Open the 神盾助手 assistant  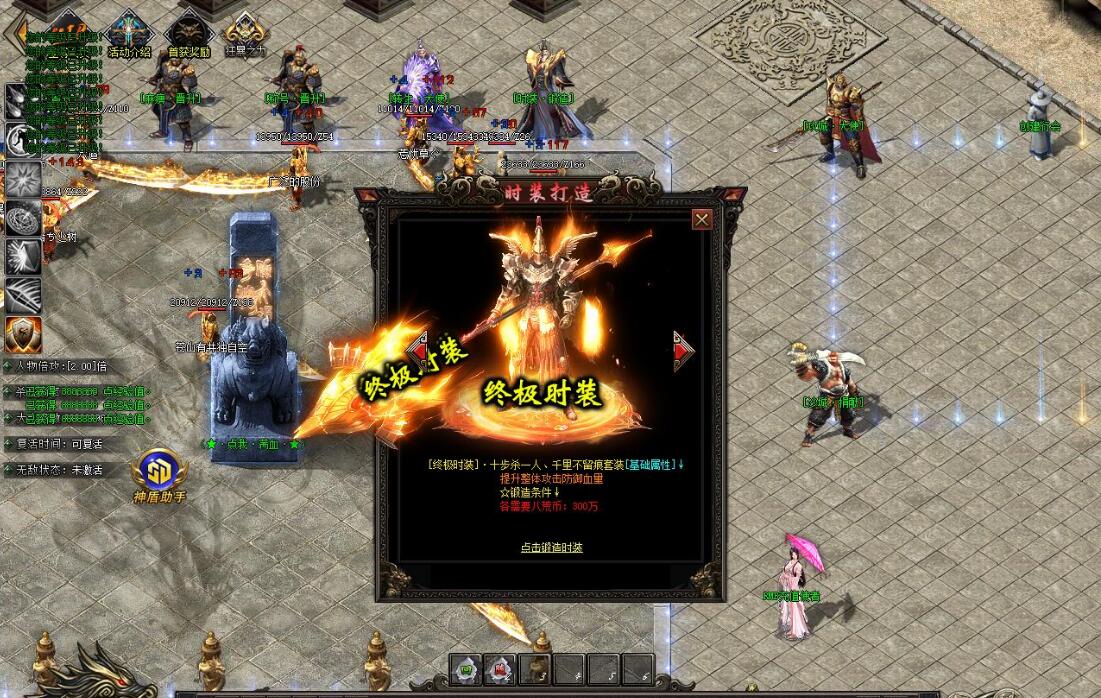tap(160, 473)
